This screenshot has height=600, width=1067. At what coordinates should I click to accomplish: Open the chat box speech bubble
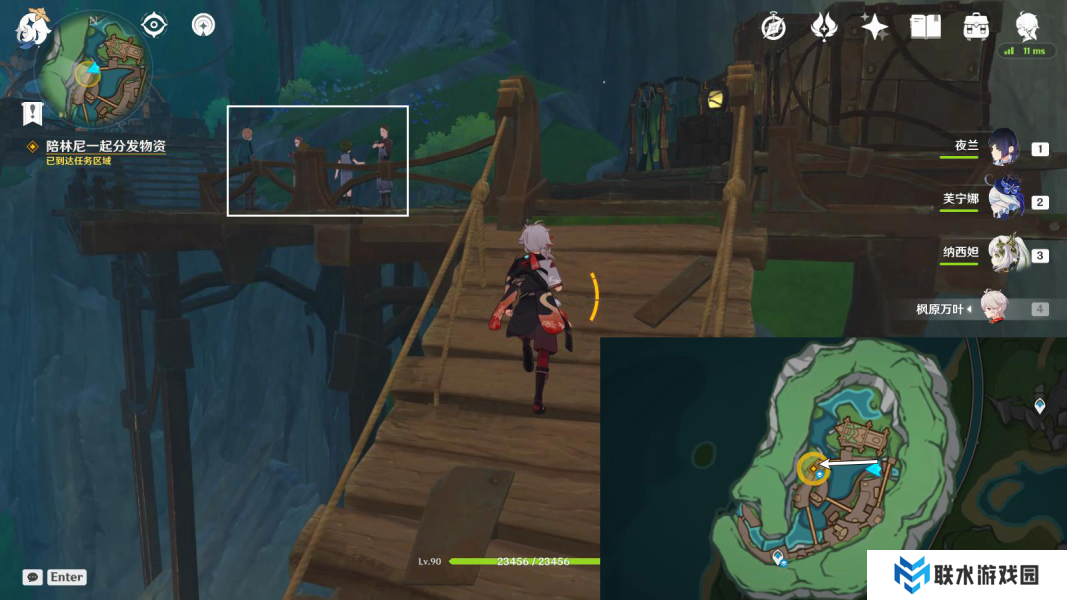33,577
